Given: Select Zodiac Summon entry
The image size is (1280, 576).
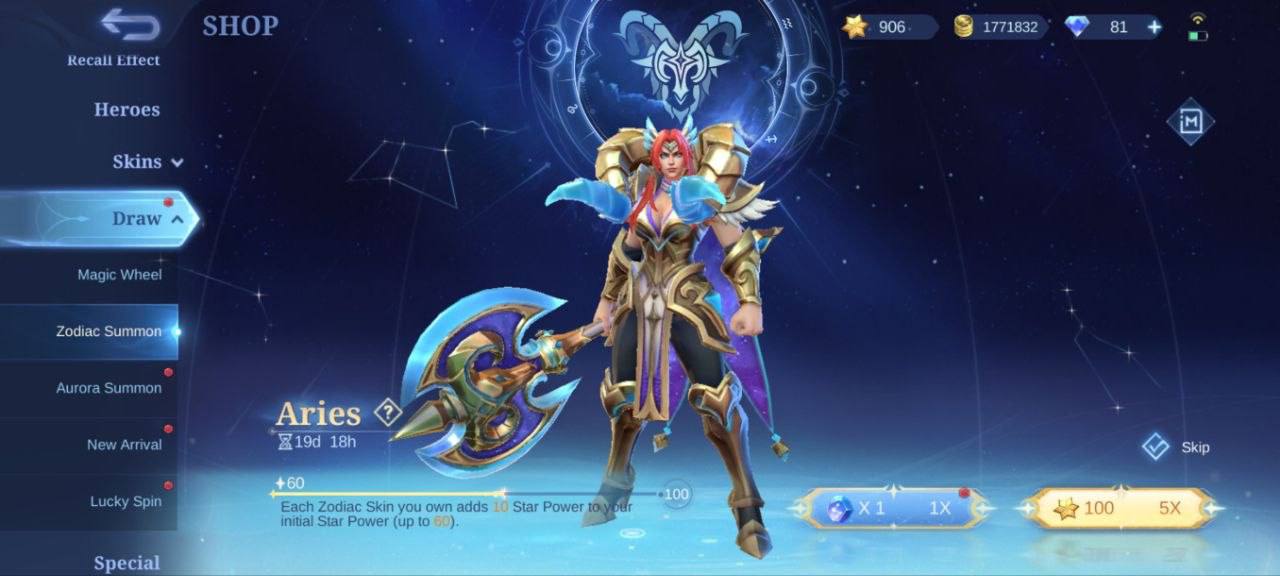Looking at the screenshot, I should click(108, 331).
